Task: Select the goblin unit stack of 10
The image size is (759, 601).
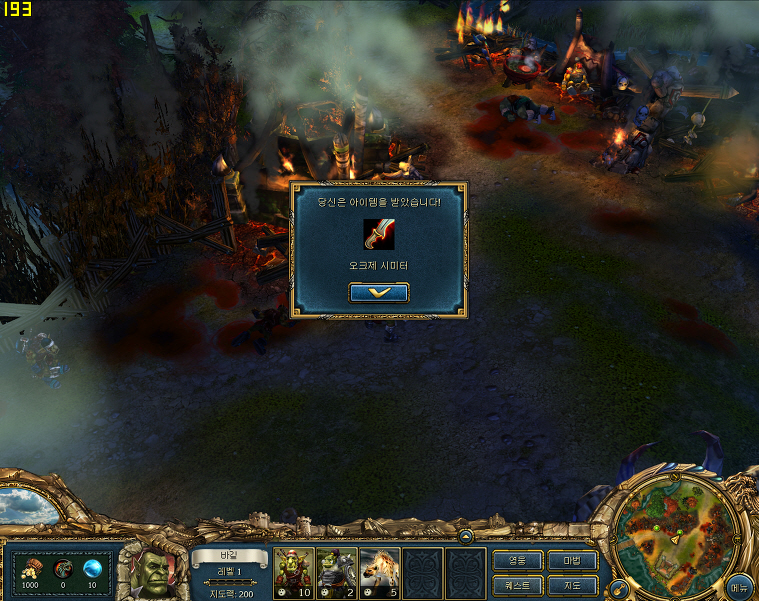Action: (x=294, y=572)
